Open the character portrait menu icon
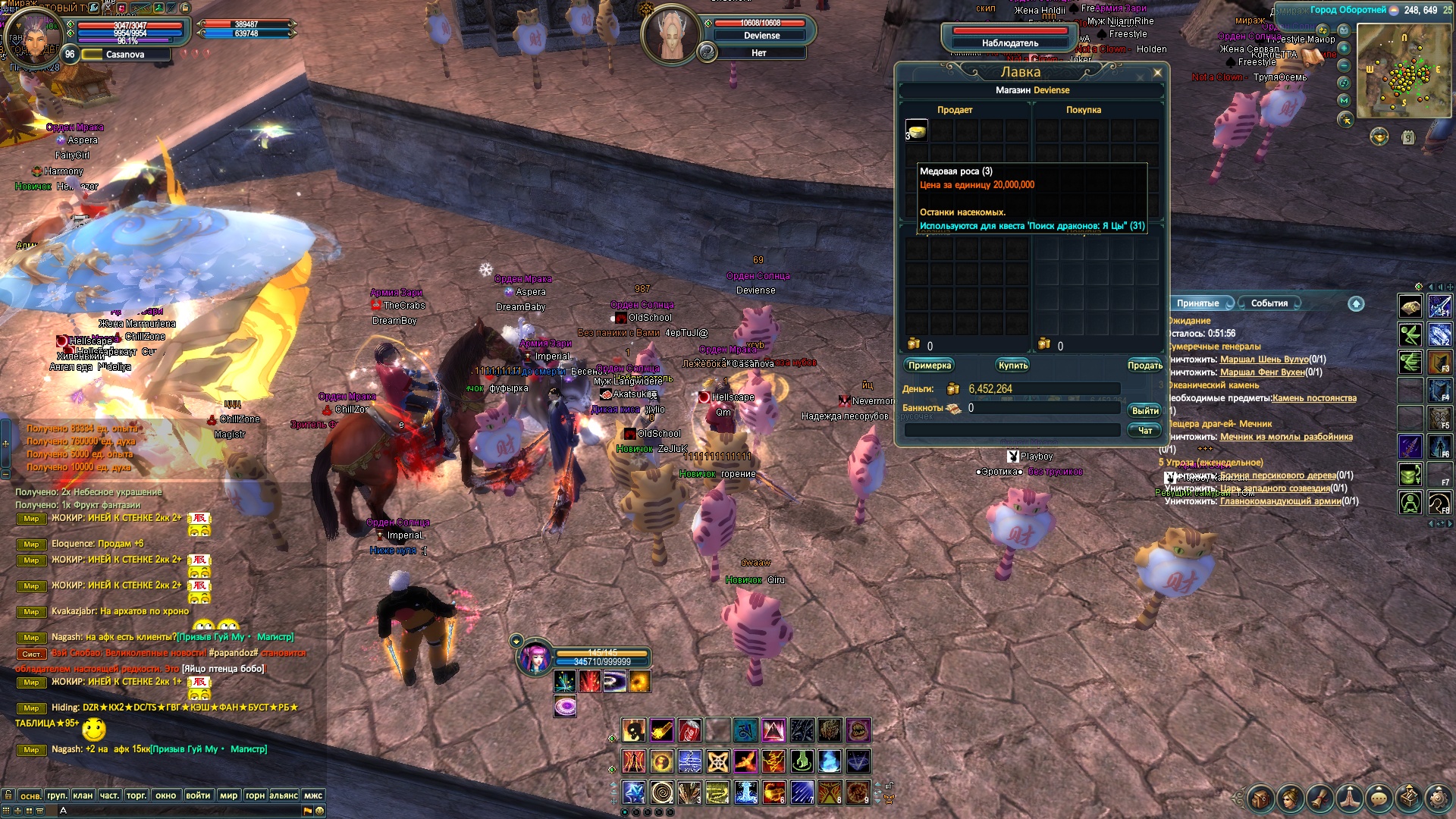This screenshot has height=819, width=1456. (x=1290, y=799)
